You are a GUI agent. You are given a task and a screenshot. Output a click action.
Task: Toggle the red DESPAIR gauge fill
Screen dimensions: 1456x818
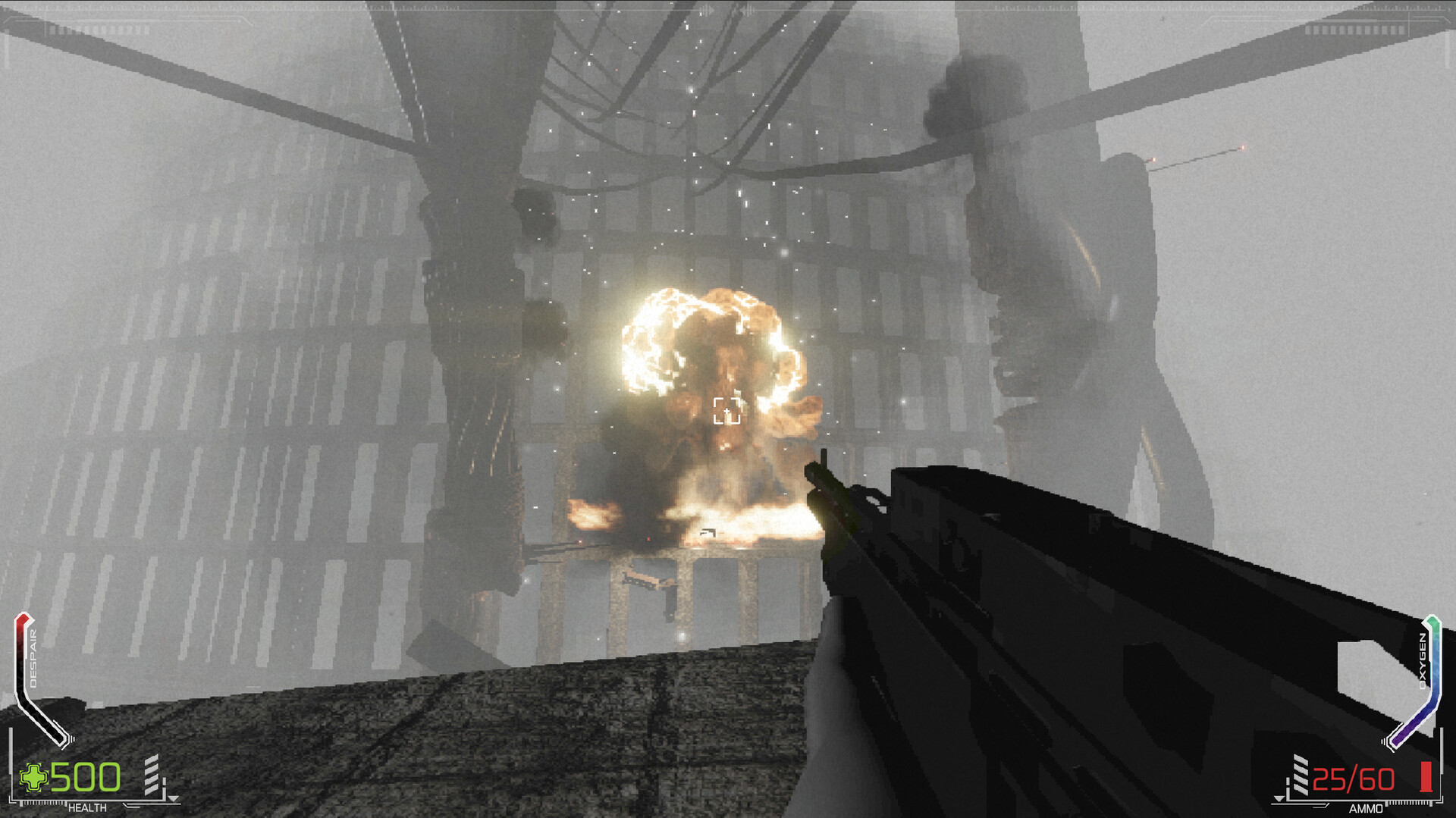tap(20, 629)
